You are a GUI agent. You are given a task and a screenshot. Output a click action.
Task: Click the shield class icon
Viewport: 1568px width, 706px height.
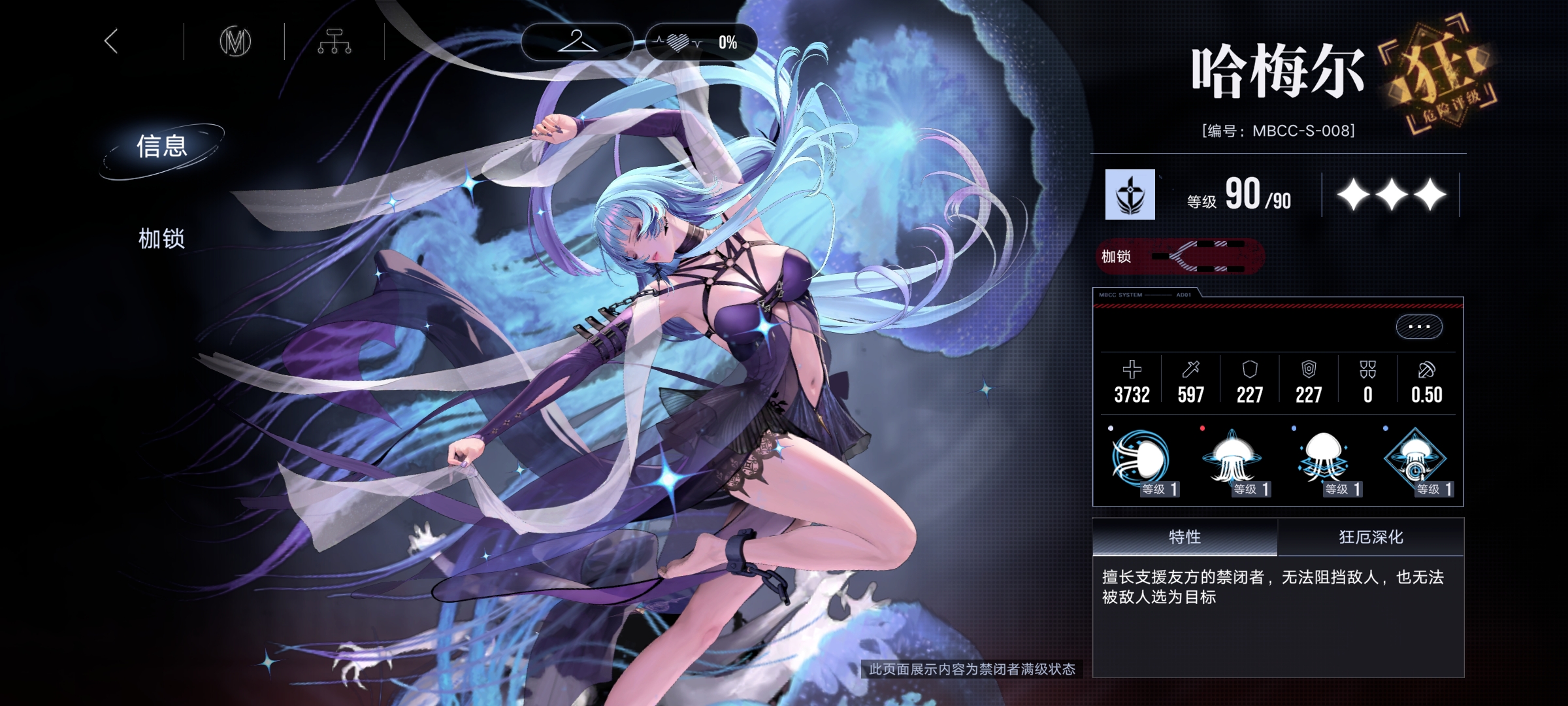[1130, 195]
